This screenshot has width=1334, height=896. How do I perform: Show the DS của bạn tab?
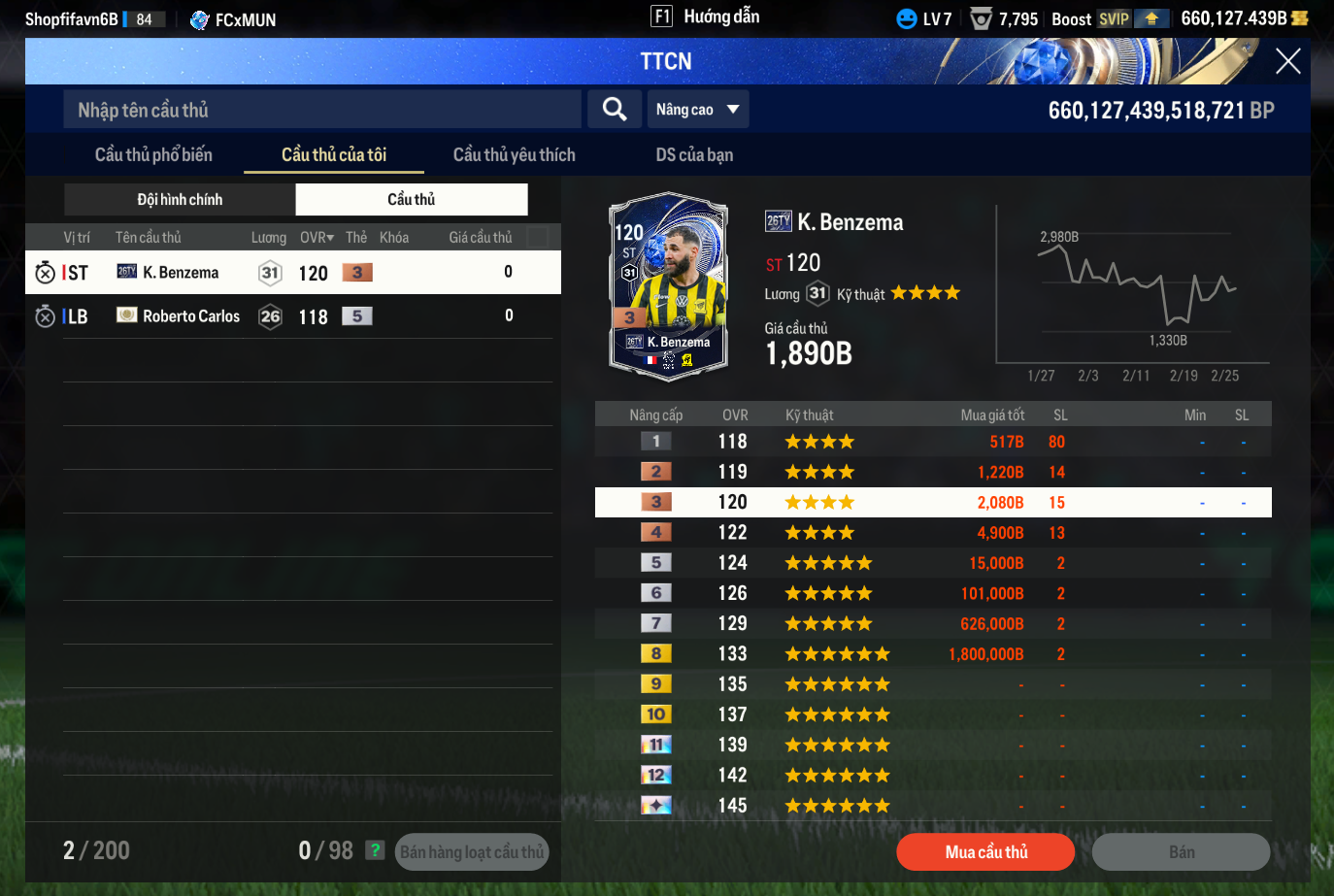(694, 155)
